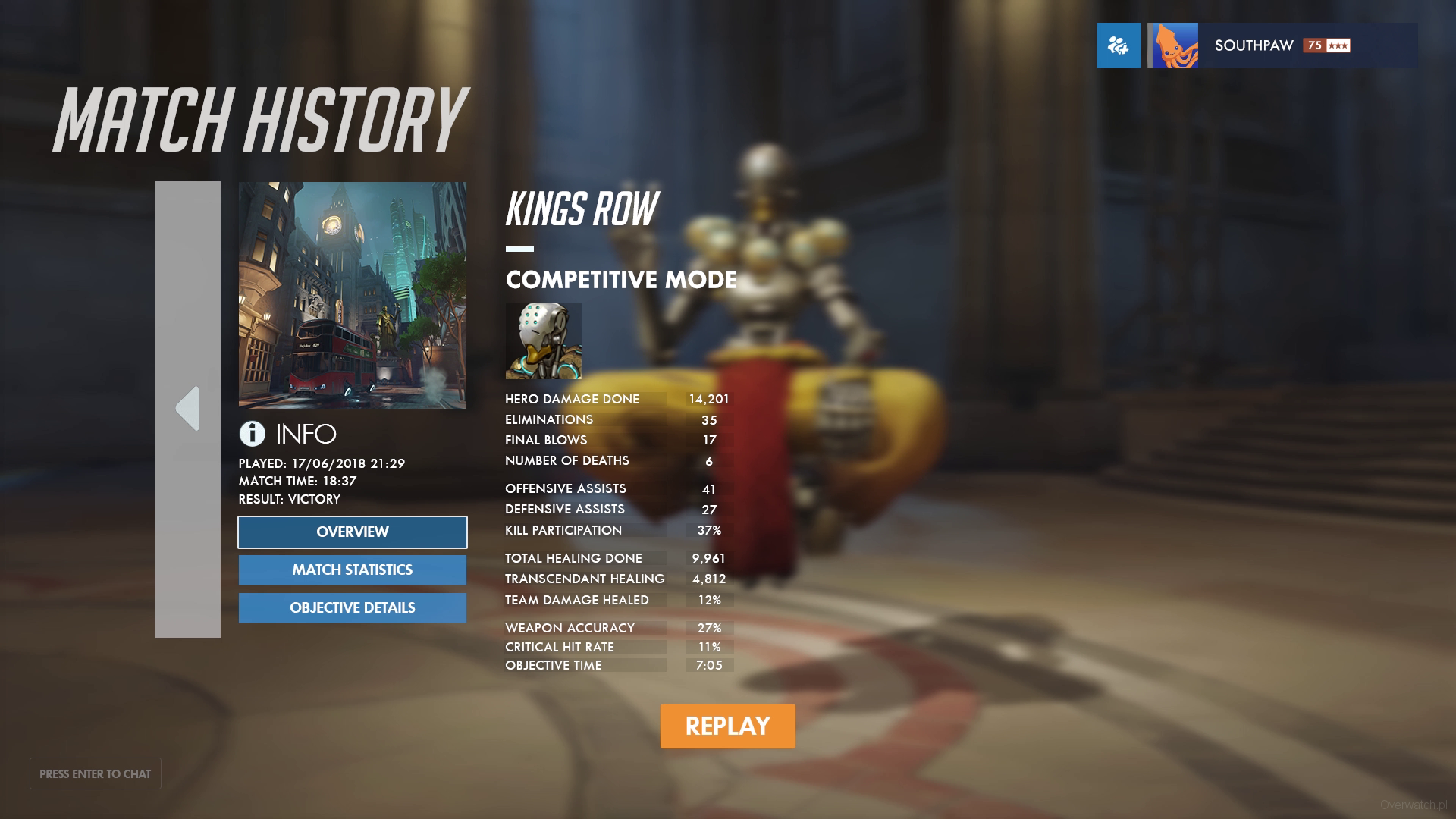Screen dimensions: 1456x819
Task: Watch the match Replay
Action: [727, 726]
